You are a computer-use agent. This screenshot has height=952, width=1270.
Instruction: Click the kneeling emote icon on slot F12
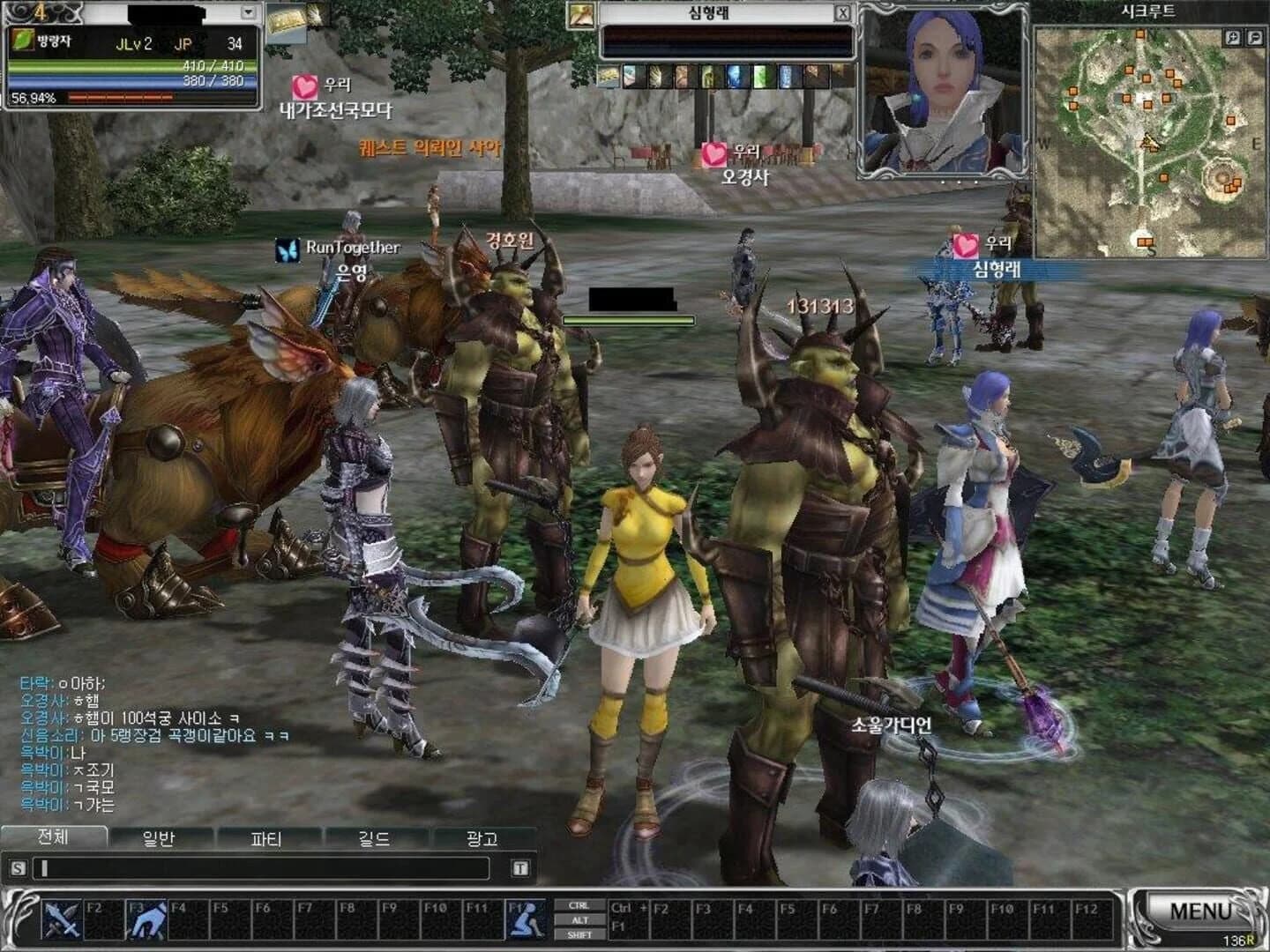pos(527,919)
